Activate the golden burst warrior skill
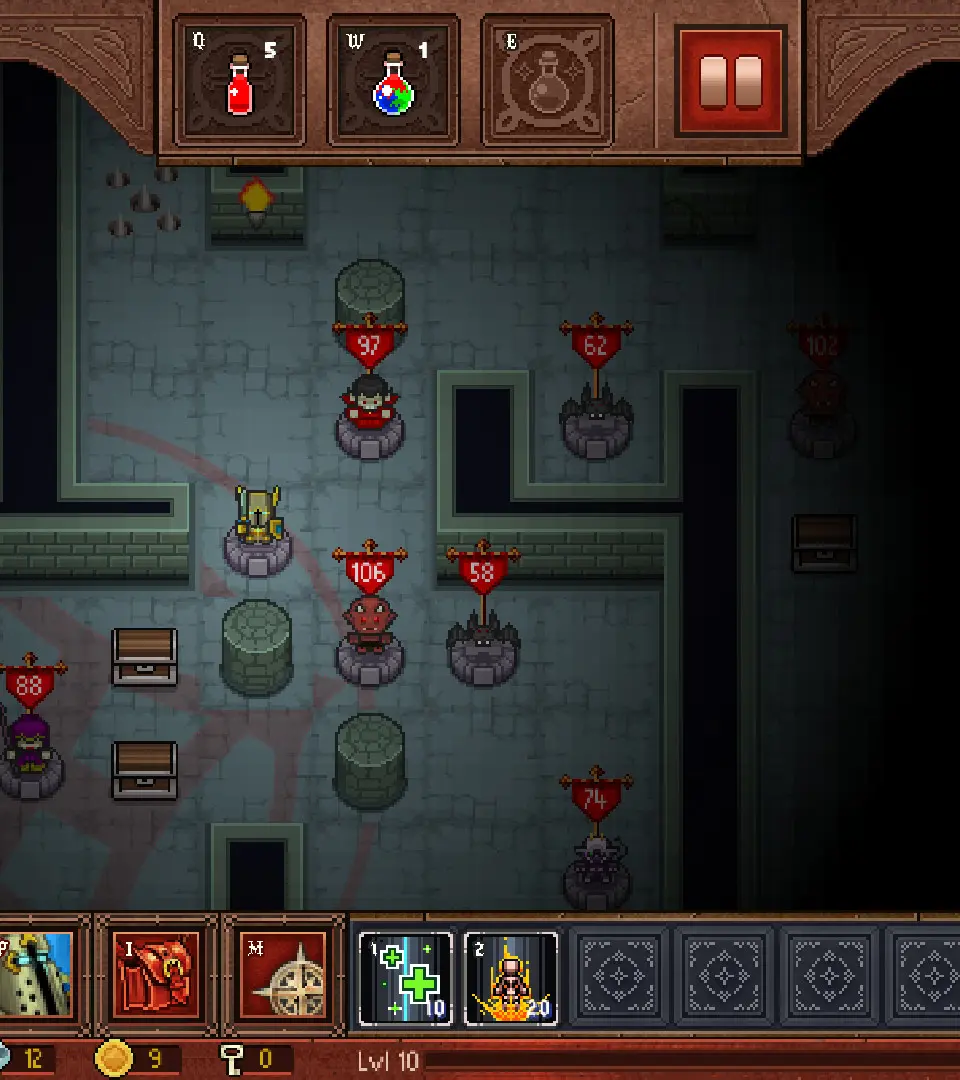Image resolution: width=960 pixels, height=1080 pixels. tap(511, 979)
